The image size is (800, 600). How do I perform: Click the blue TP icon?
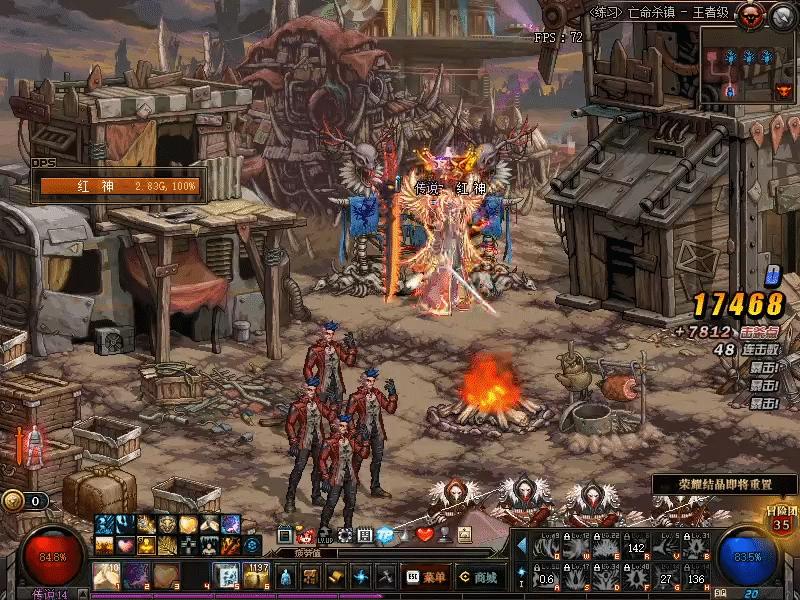383,536
